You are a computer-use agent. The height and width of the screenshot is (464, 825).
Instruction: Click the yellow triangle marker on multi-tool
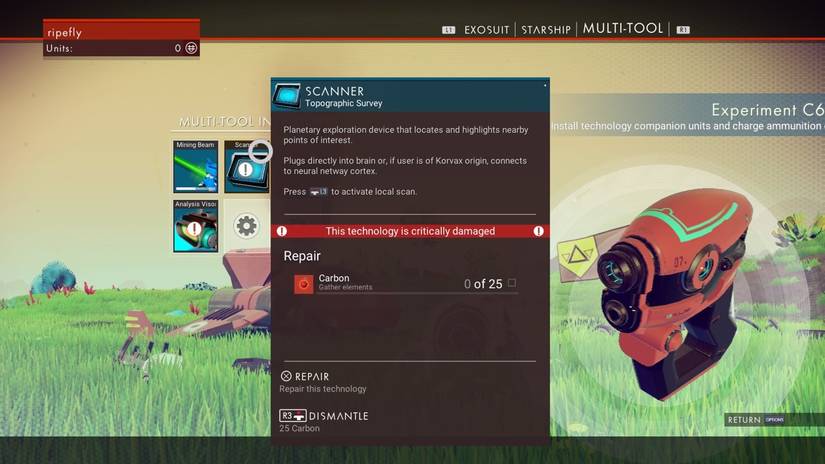click(579, 260)
